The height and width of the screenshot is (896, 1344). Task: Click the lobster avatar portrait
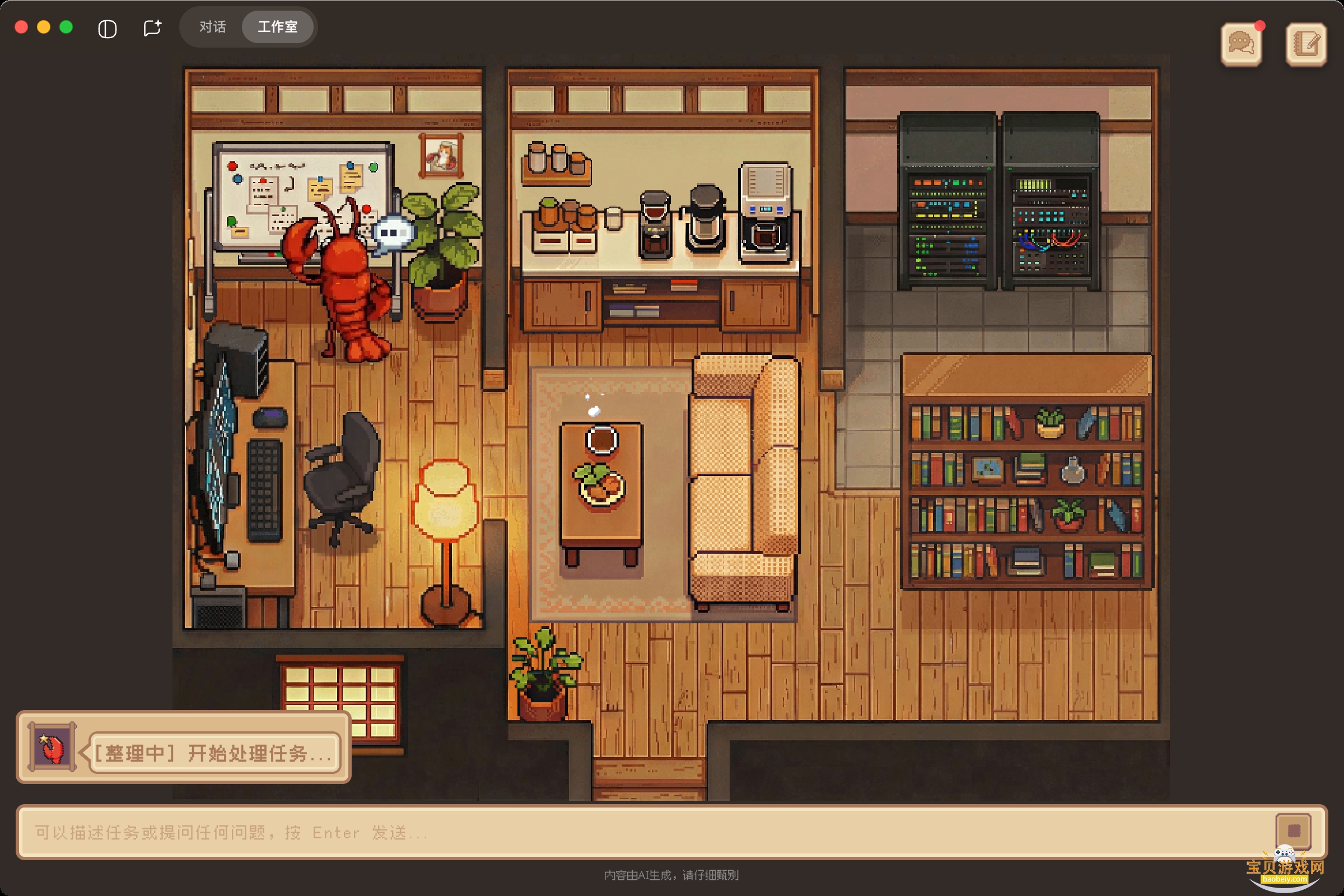point(52,747)
